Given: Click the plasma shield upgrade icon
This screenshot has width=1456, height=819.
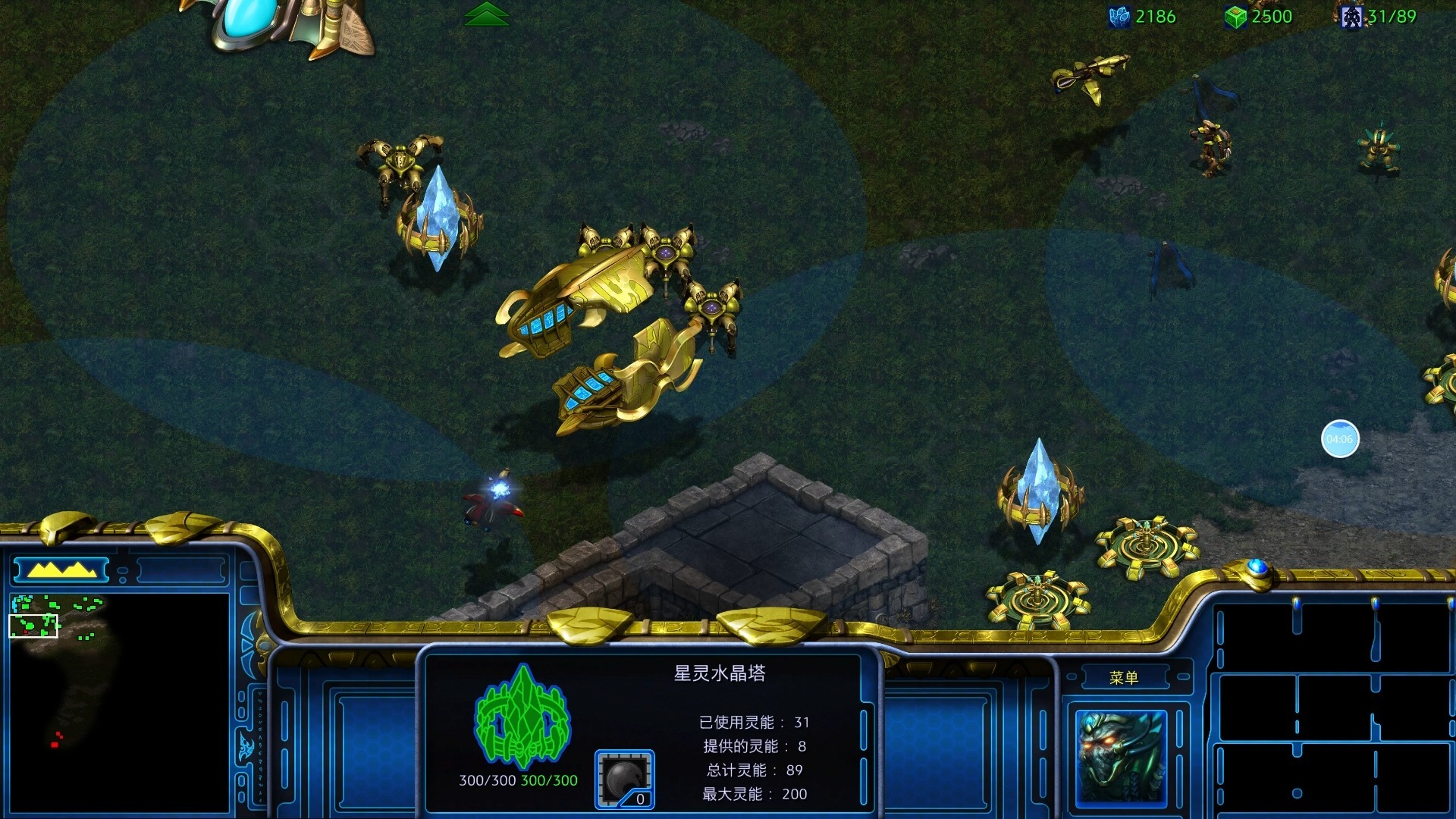Looking at the screenshot, I should tap(624, 779).
